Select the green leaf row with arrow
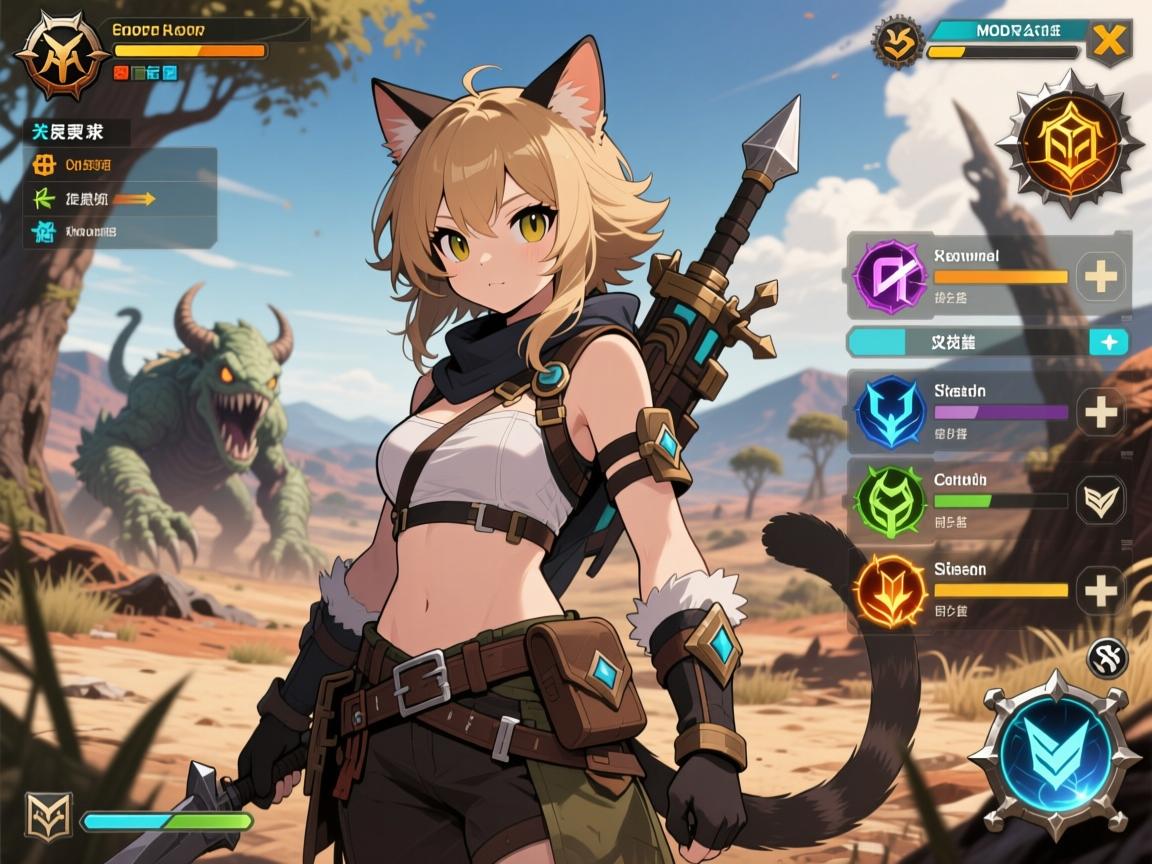1152x864 pixels. [x=120, y=198]
